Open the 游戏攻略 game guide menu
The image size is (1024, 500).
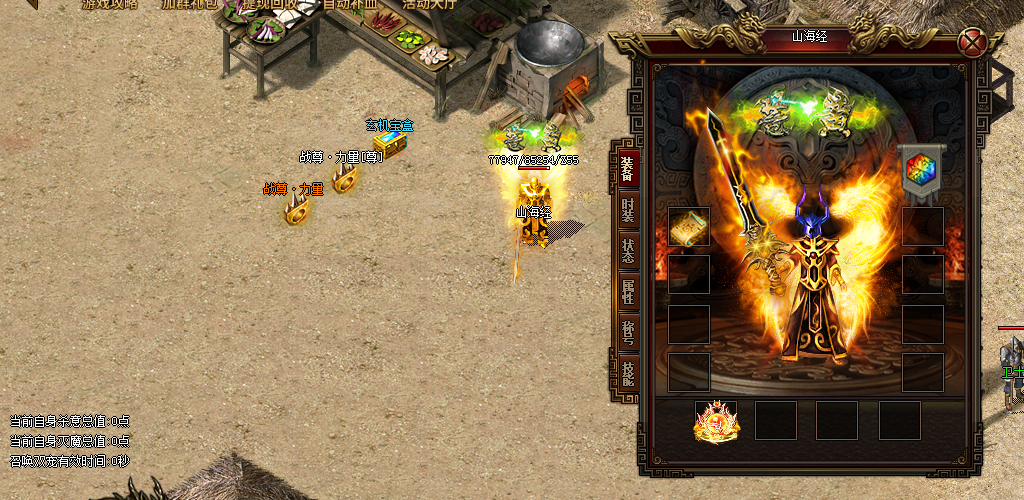pos(110,4)
